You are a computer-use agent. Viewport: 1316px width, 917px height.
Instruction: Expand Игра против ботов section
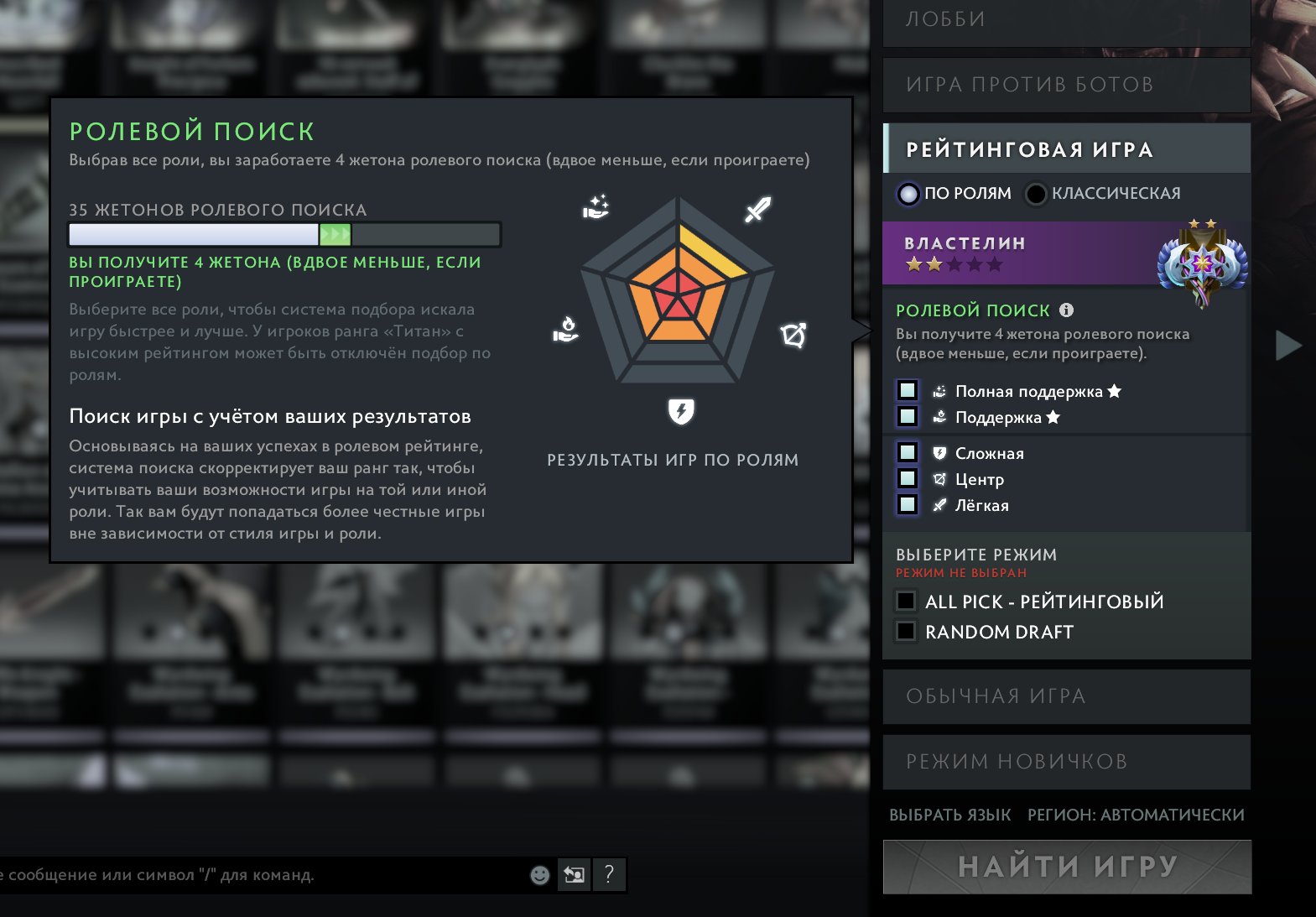pyautogui.click(x=1065, y=85)
